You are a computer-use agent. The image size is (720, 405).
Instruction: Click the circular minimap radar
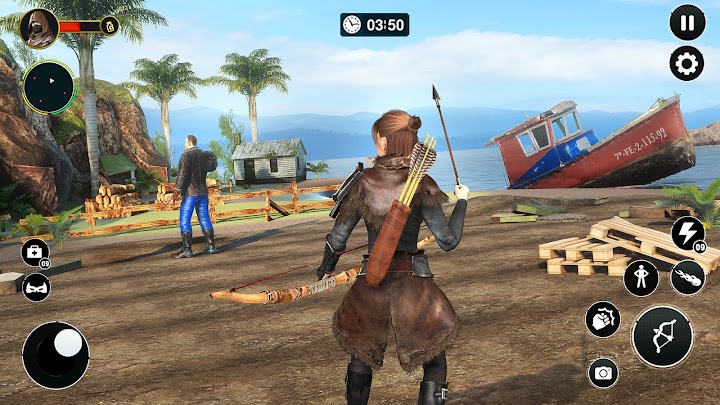[x=48, y=87]
